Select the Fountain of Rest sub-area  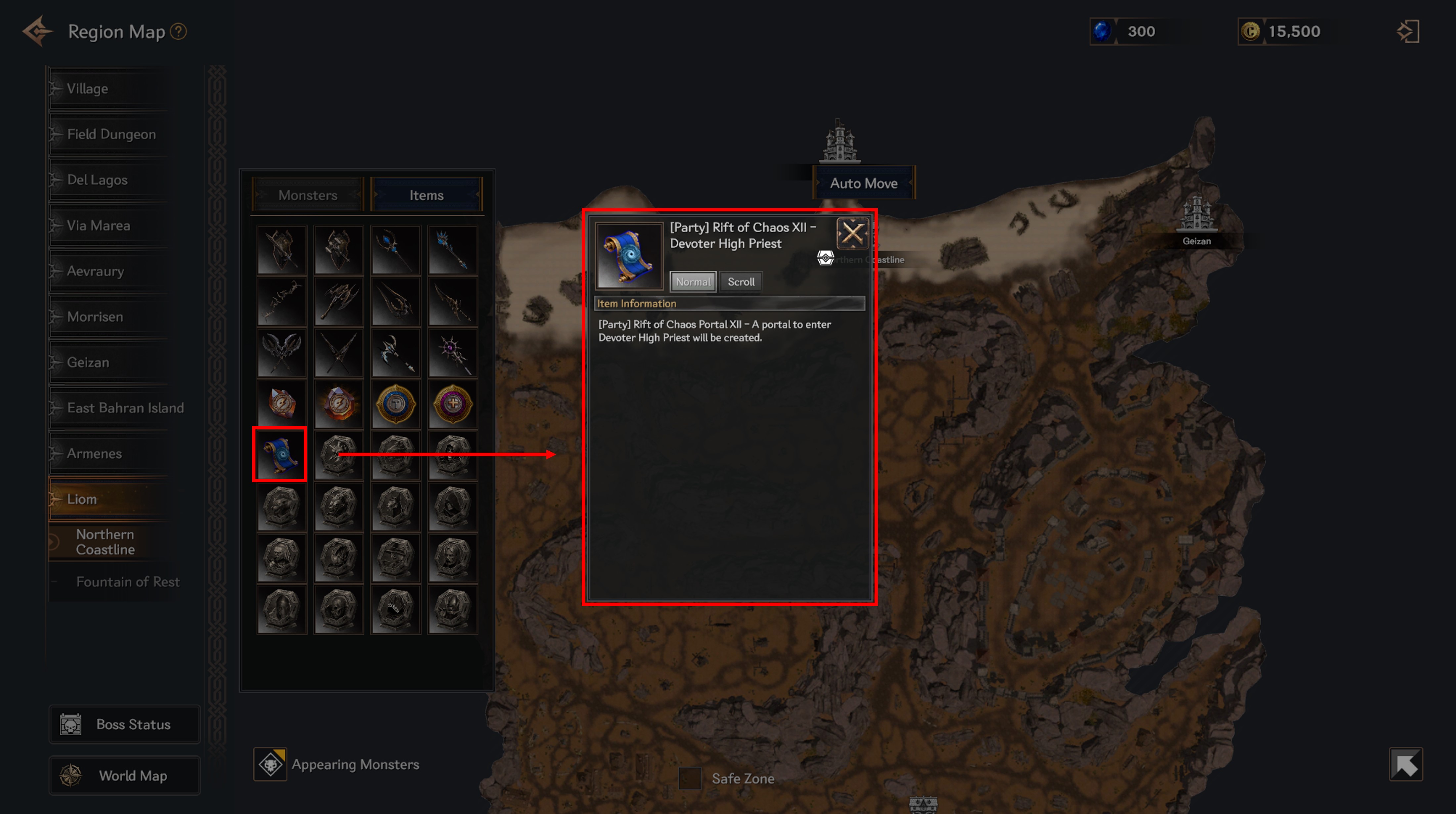128,582
